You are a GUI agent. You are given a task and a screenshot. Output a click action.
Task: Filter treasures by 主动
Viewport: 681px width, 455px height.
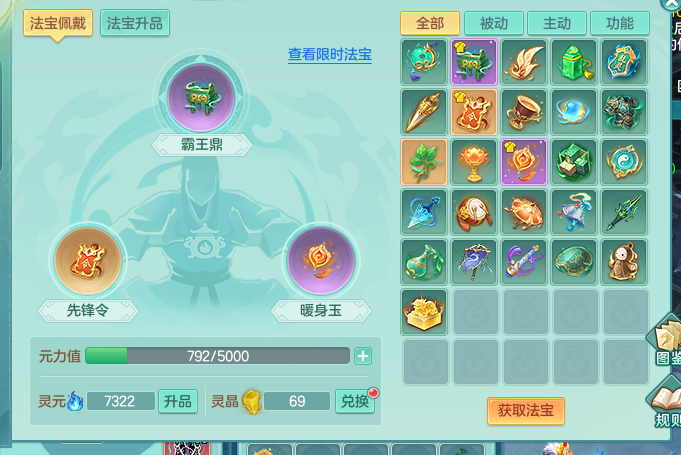tap(557, 23)
